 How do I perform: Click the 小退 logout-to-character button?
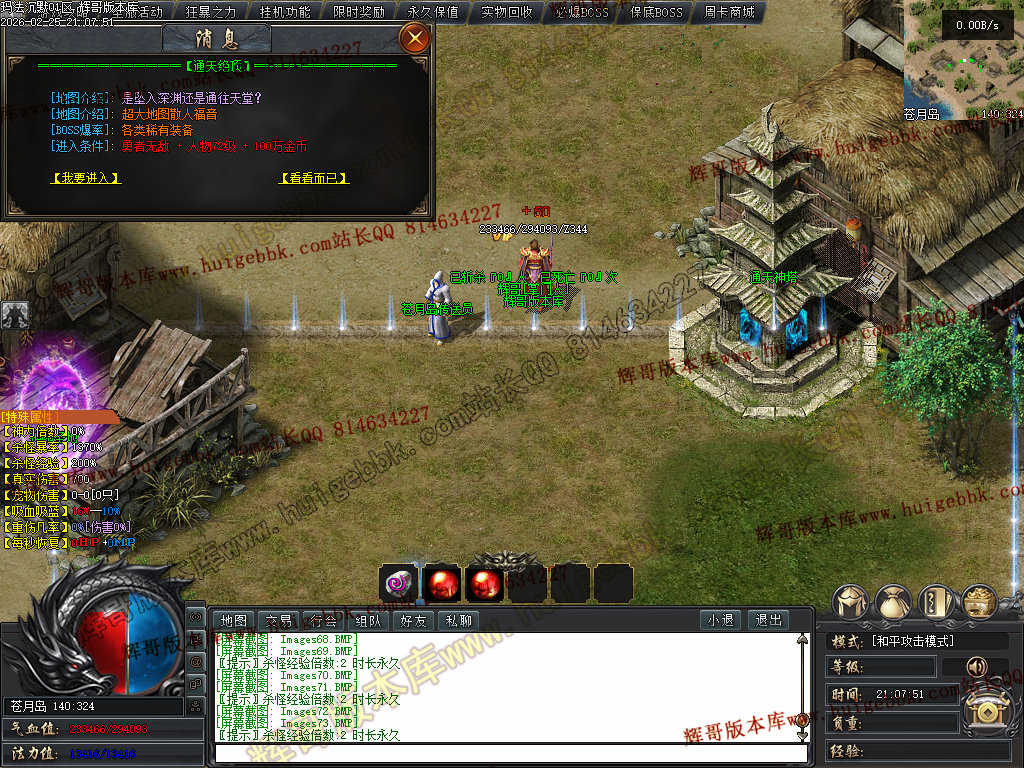pyautogui.click(x=720, y=621)
